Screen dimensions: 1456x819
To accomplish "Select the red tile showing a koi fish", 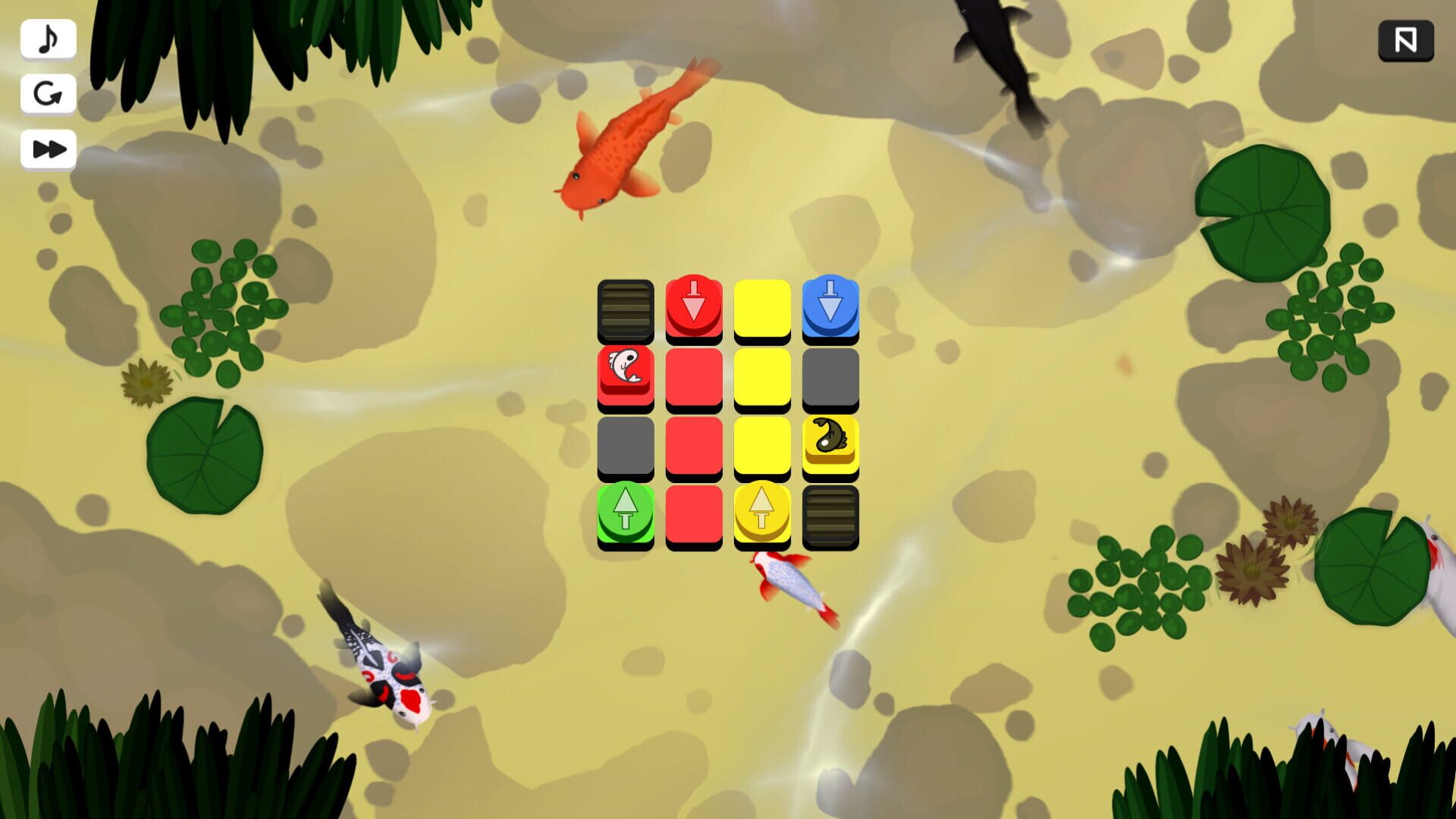I will (625, 375).
